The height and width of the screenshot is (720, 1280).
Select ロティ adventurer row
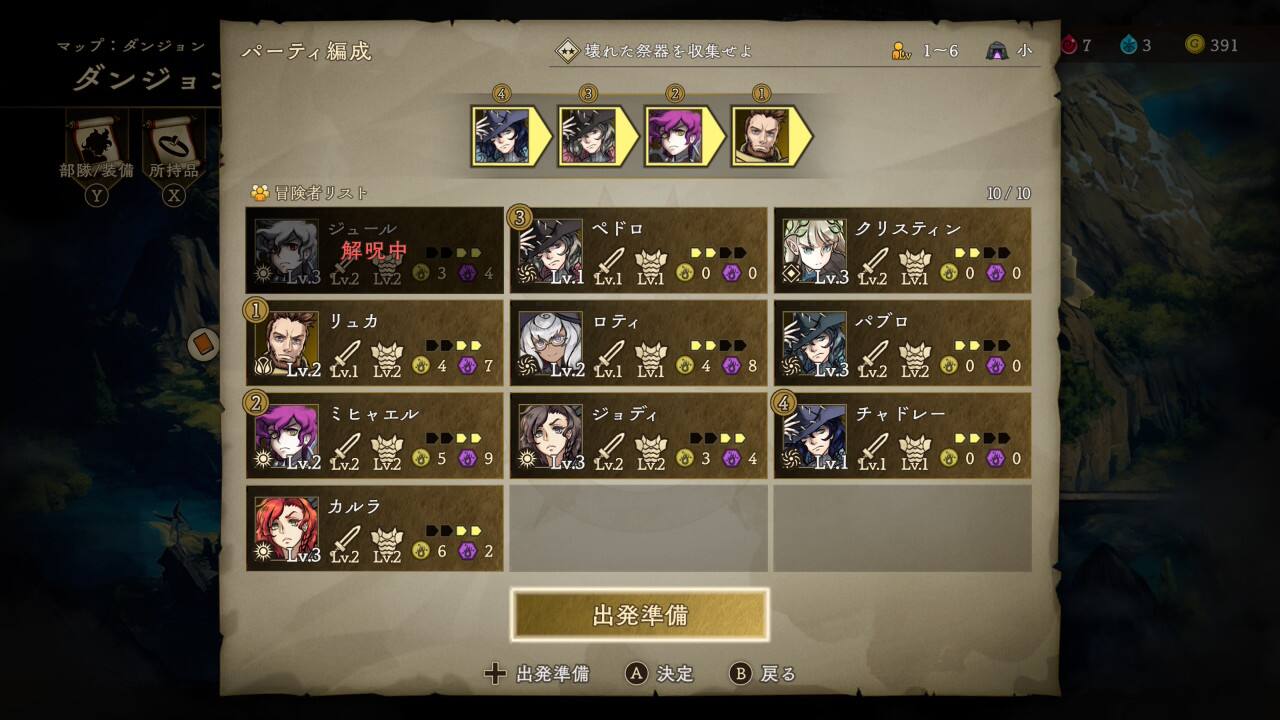pos(639,343)
